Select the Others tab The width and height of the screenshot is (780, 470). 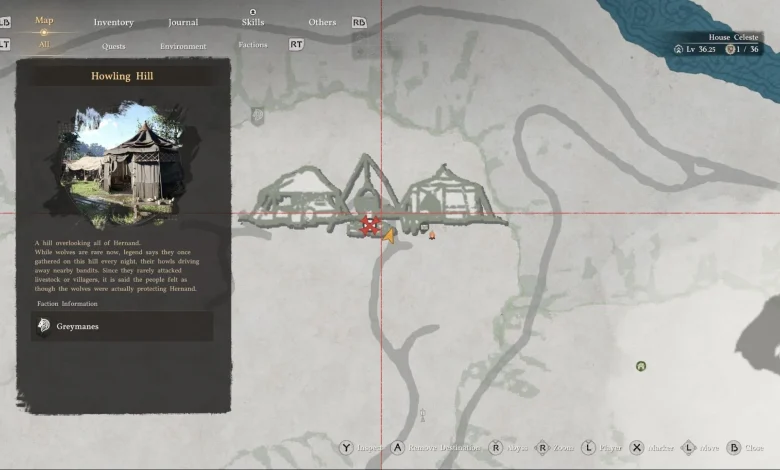[x=322, y=22]
